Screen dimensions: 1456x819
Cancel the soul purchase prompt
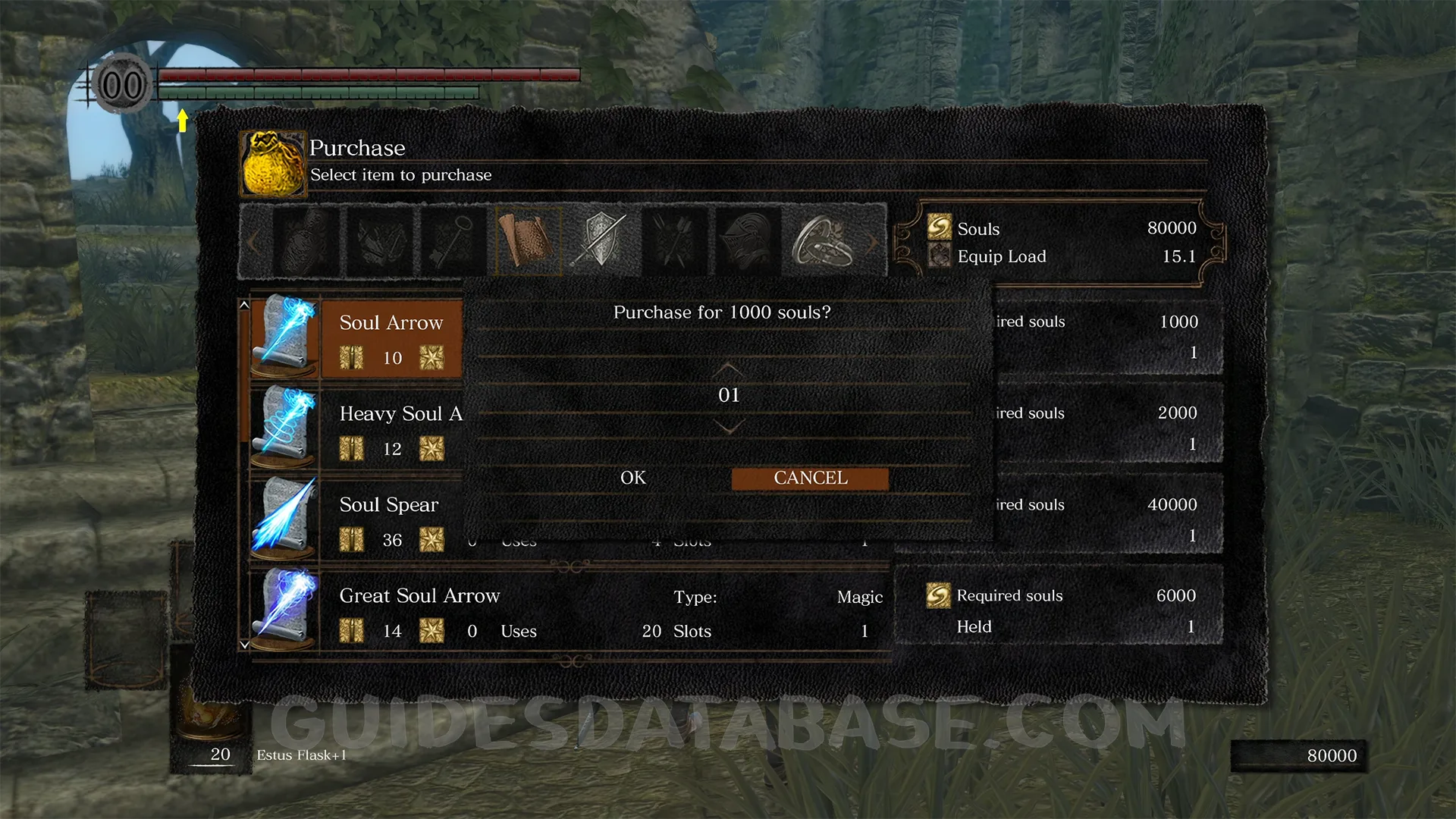tap(810, 478)
